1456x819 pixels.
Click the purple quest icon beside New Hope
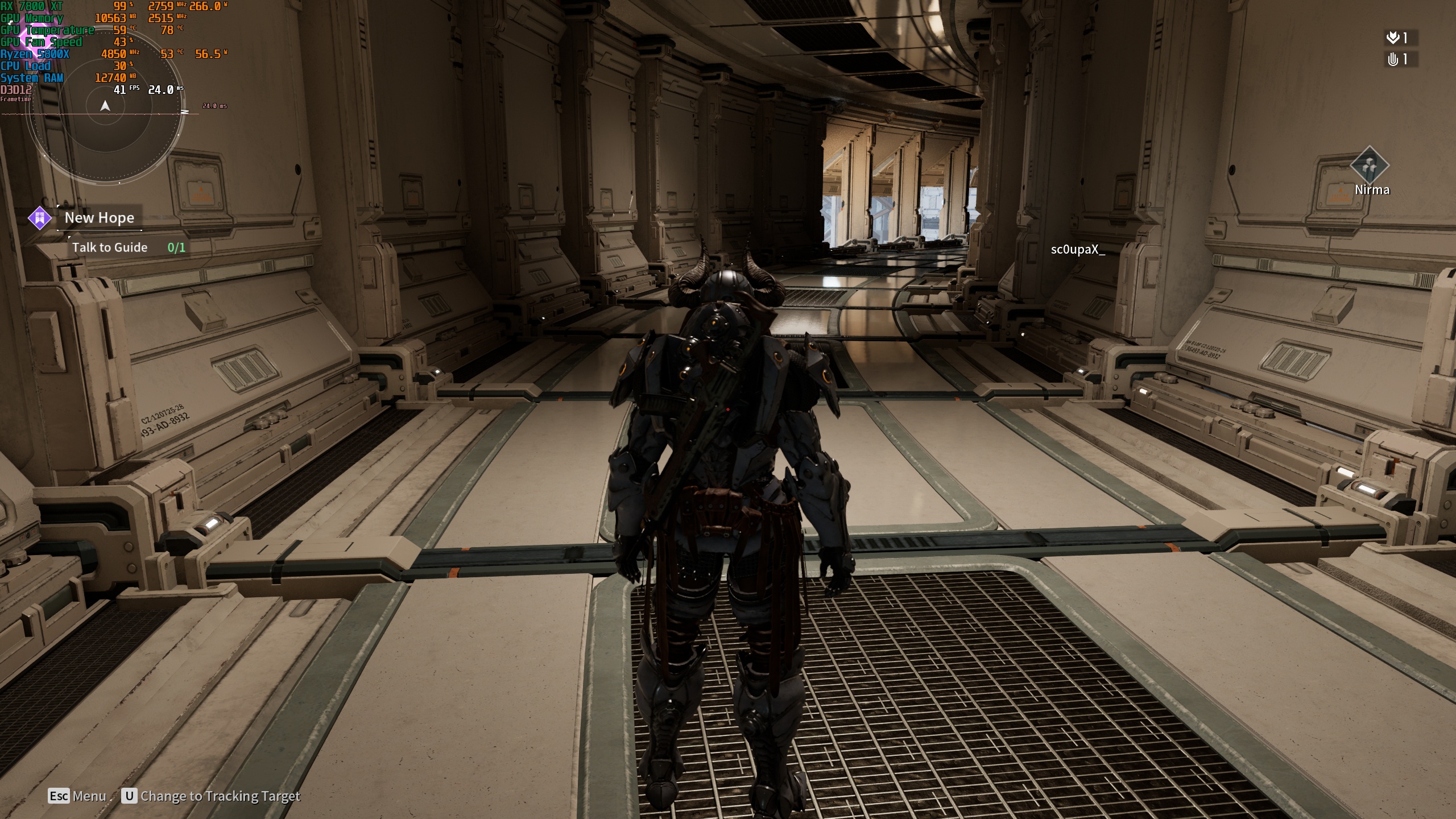click(40, 218)
